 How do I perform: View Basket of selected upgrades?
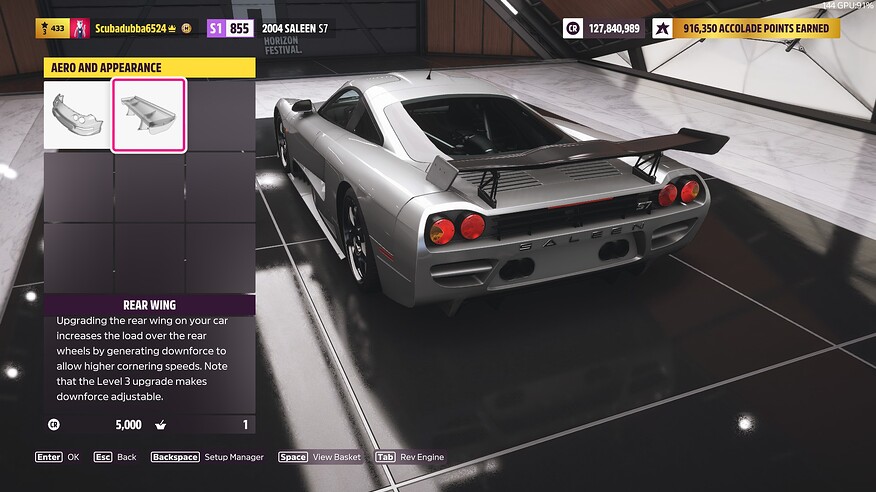[319, 457]
